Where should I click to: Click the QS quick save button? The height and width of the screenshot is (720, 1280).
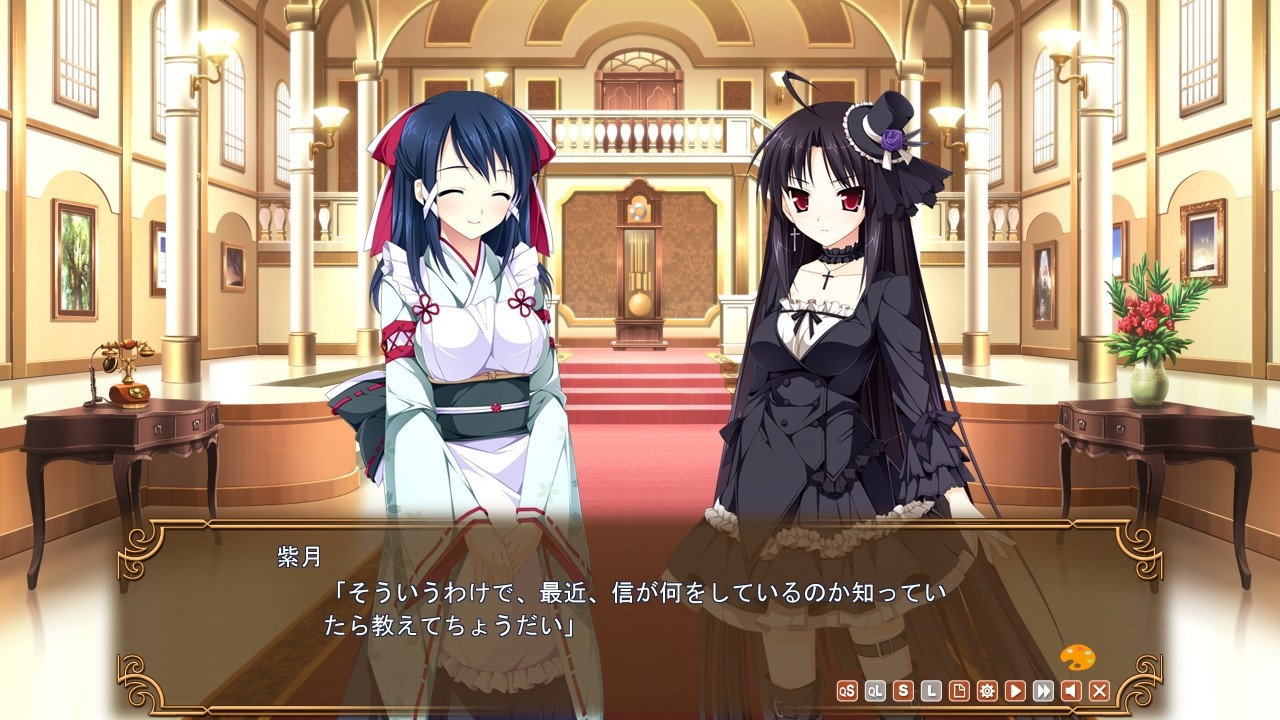click(847, 690)
